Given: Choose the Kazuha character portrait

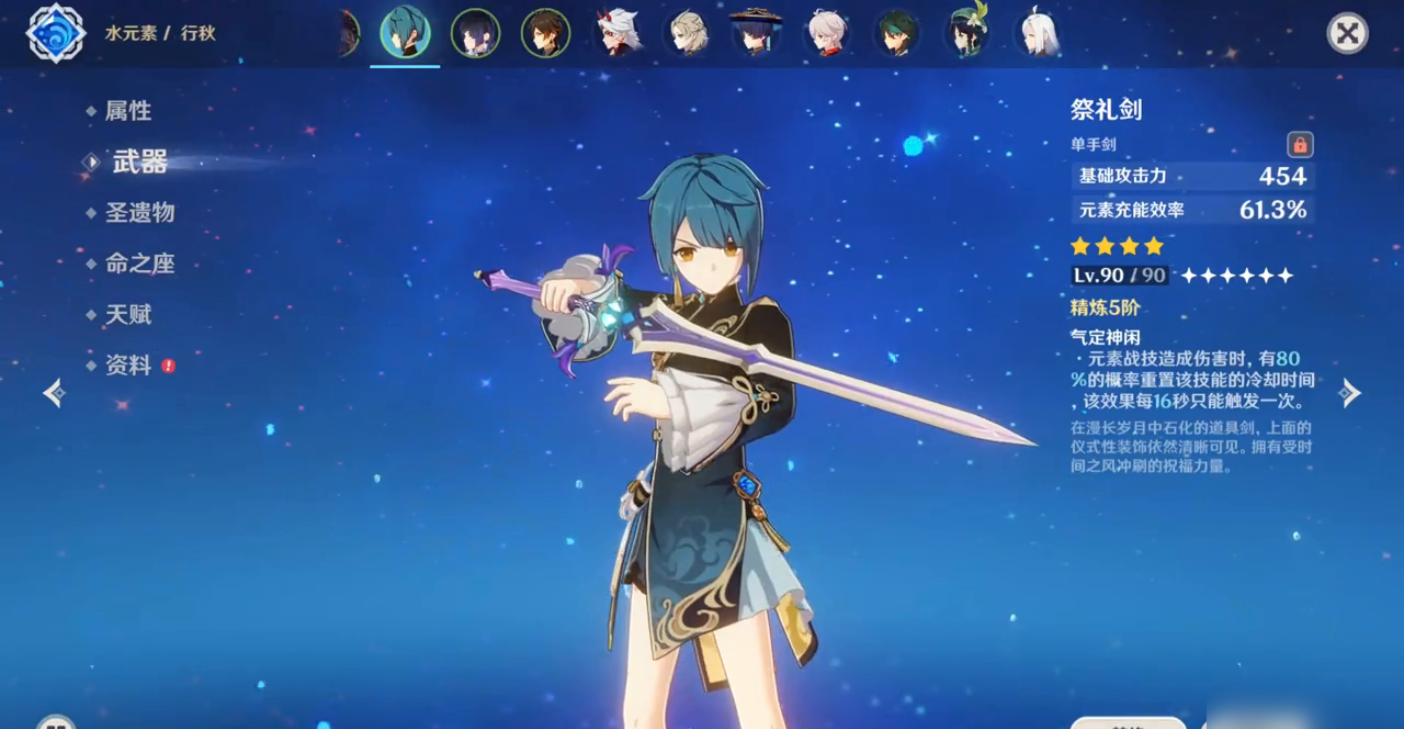Looking at the screenshot, I should pos(827,34).
